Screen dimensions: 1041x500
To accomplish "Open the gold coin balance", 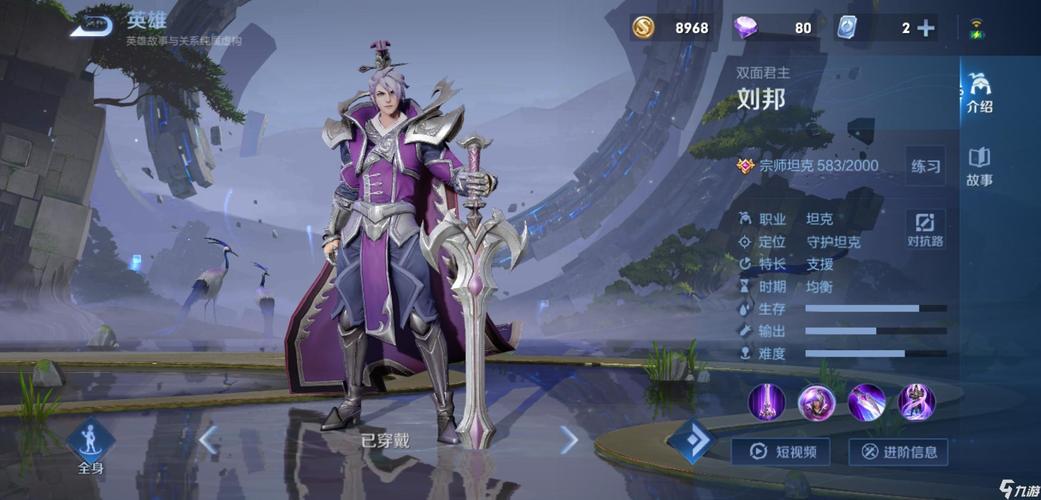I will pyautogui.click(x=644, y=28).
